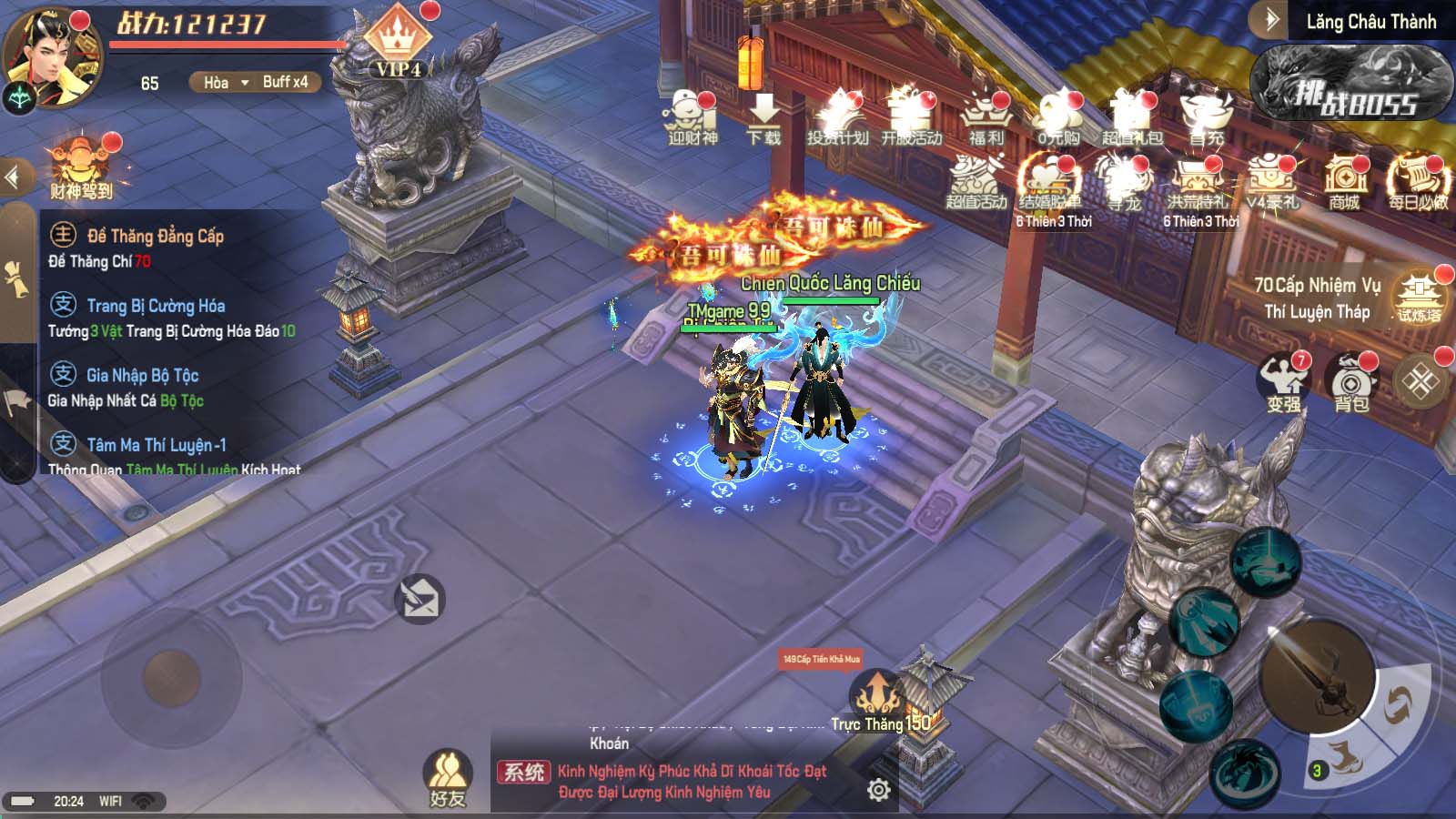Select the Trang Bị Cường Hóa quest
This screenshot has height=819, width=1456.
(156, 307)
